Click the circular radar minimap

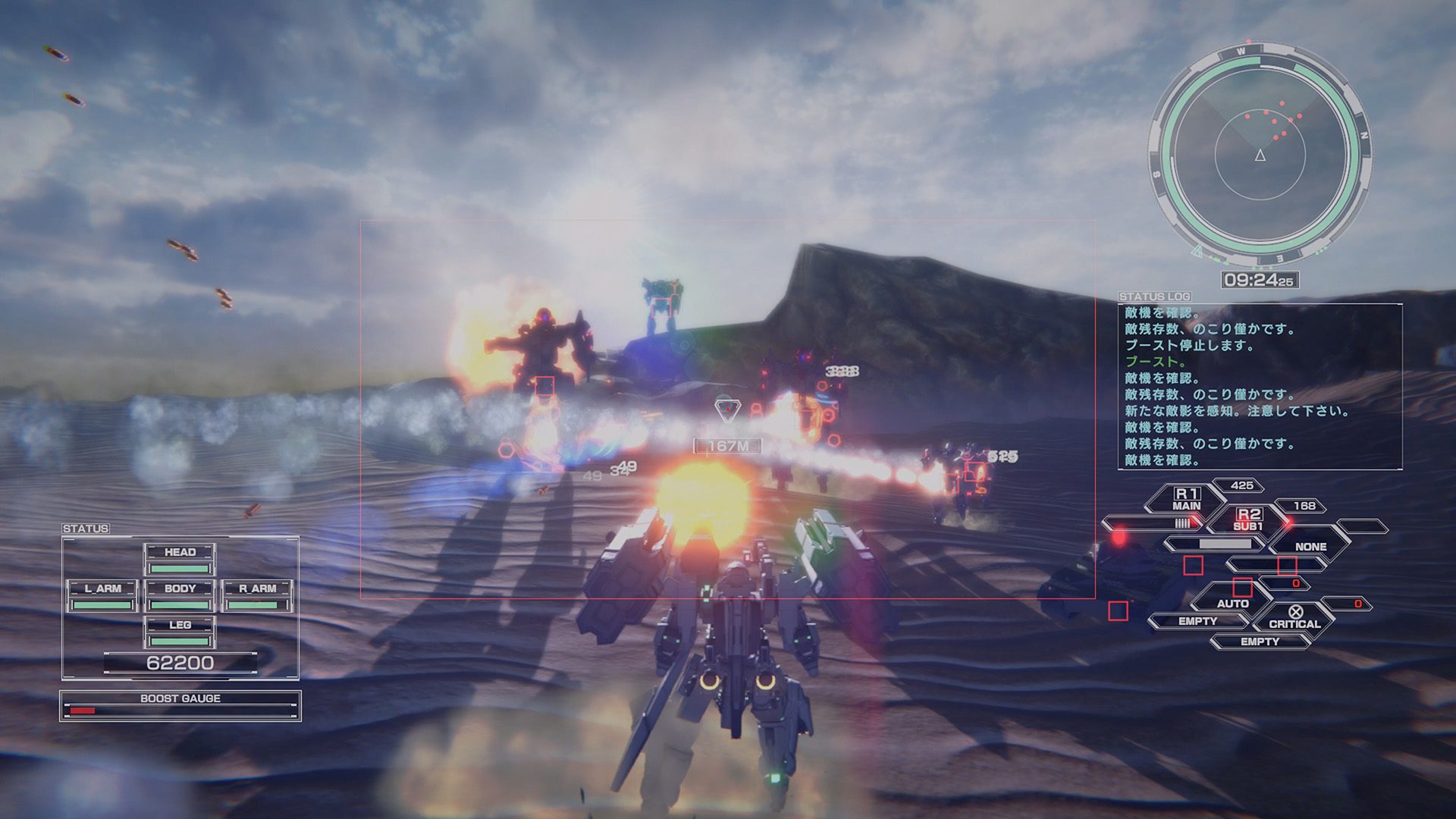pyautogui.click(x=1260, y=155)
